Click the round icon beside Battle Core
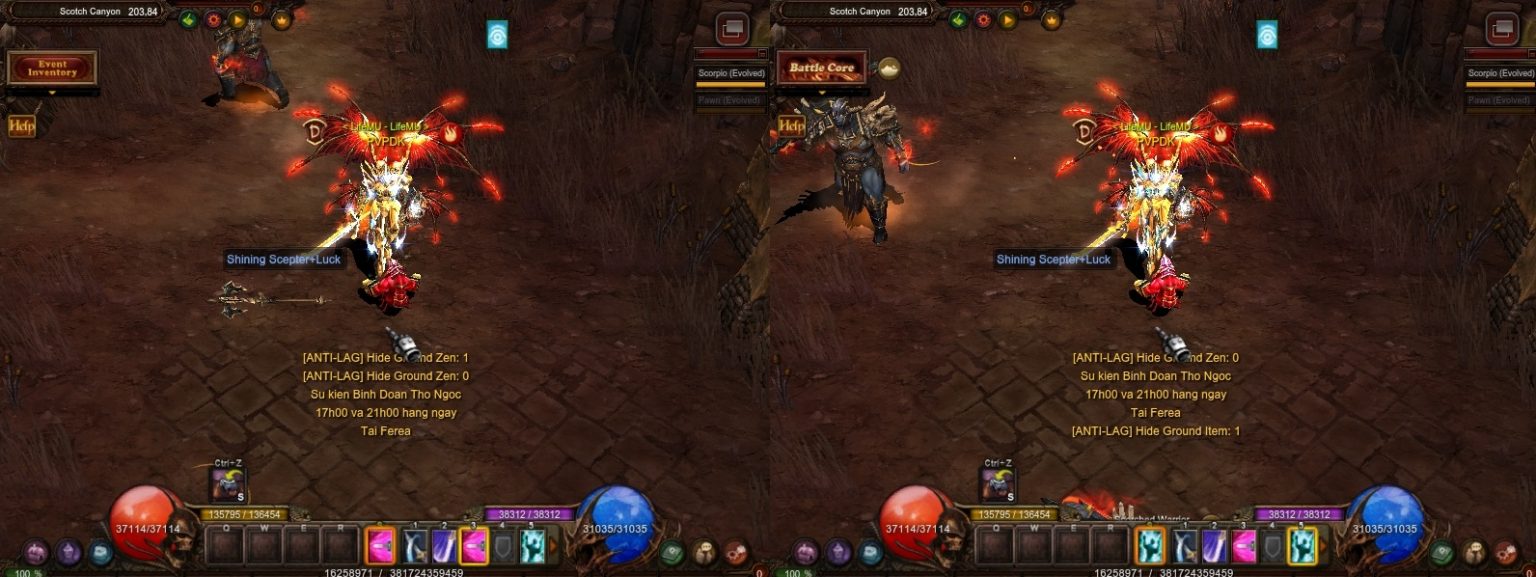The width and height of the screenshot is (1536, 577). tap(887, 68)
